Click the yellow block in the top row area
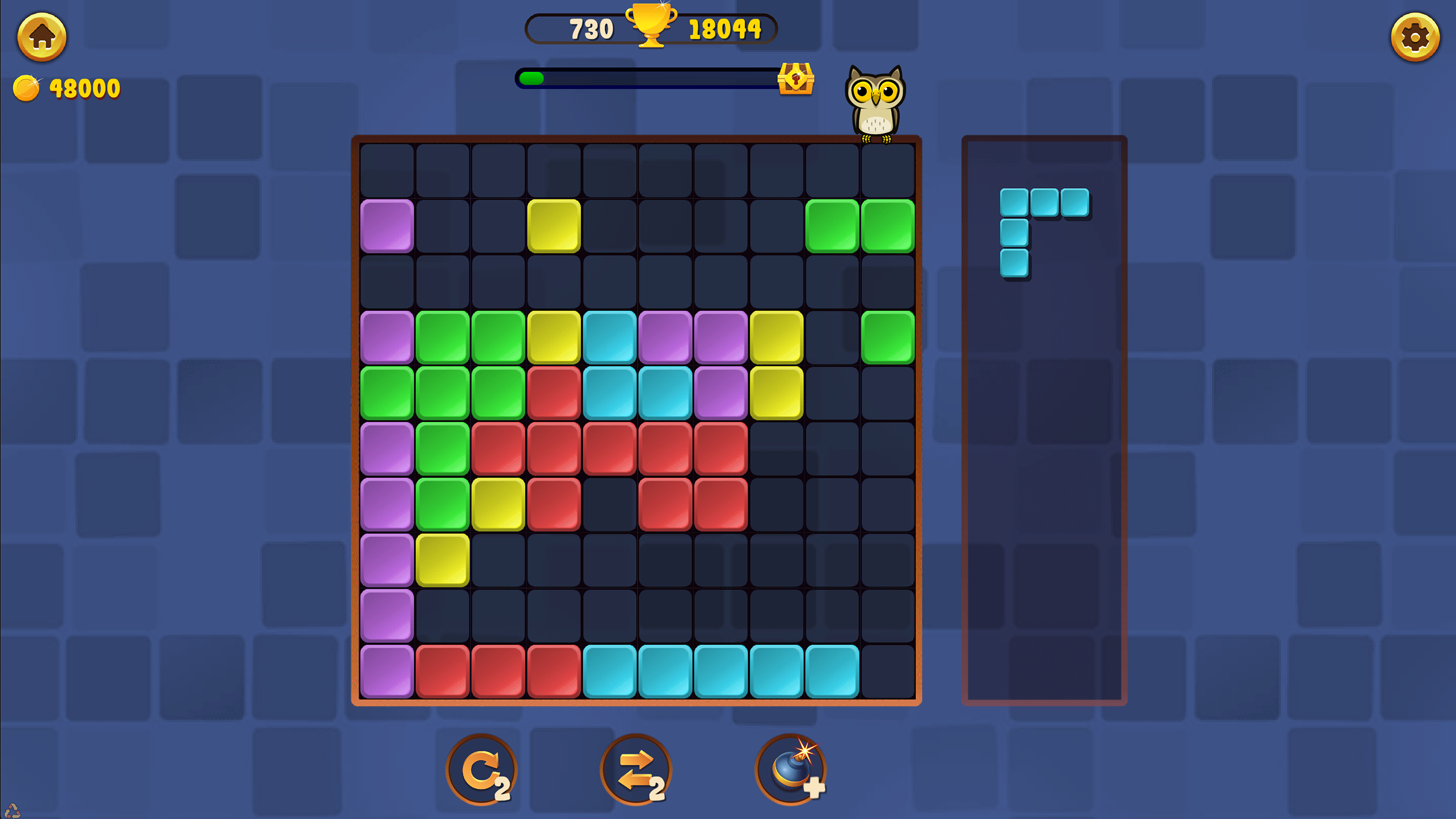The image size is (1456, 819). [x=554, y=225]
